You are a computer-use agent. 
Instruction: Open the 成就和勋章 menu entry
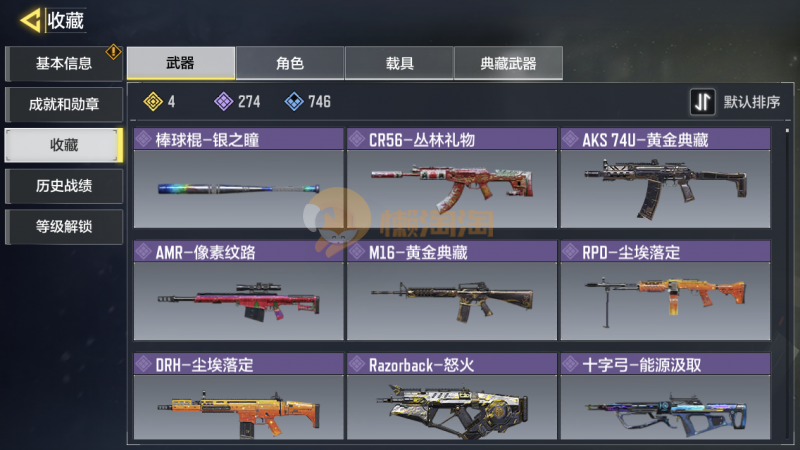(64, 104)
